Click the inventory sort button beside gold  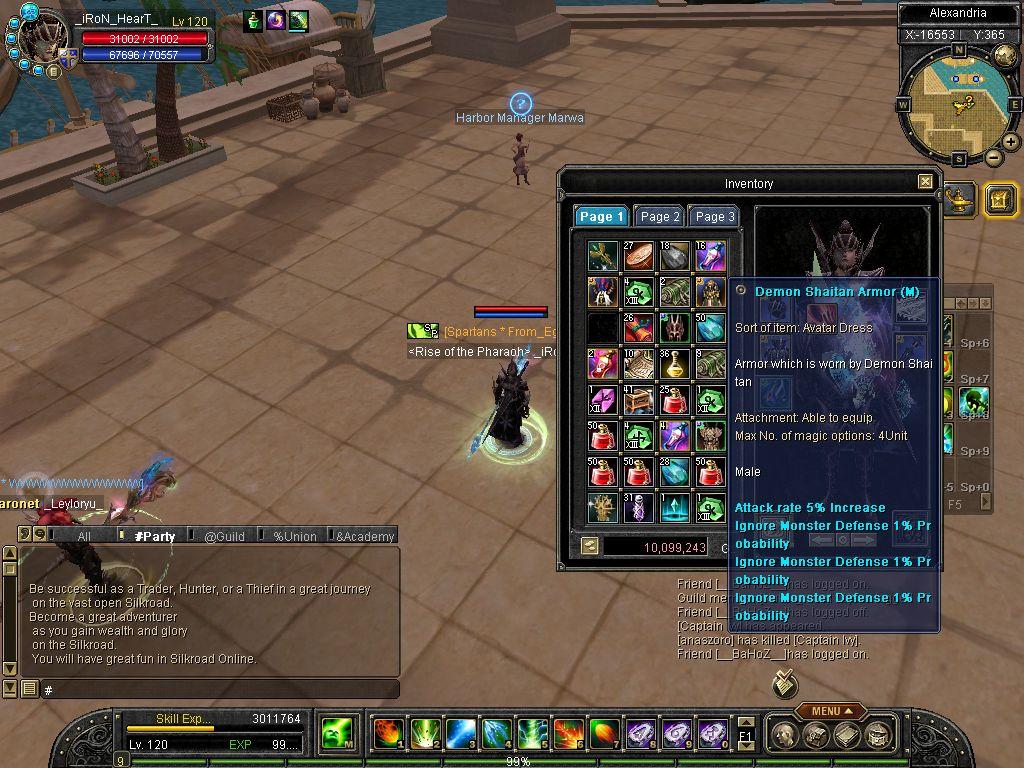[590, 546]
